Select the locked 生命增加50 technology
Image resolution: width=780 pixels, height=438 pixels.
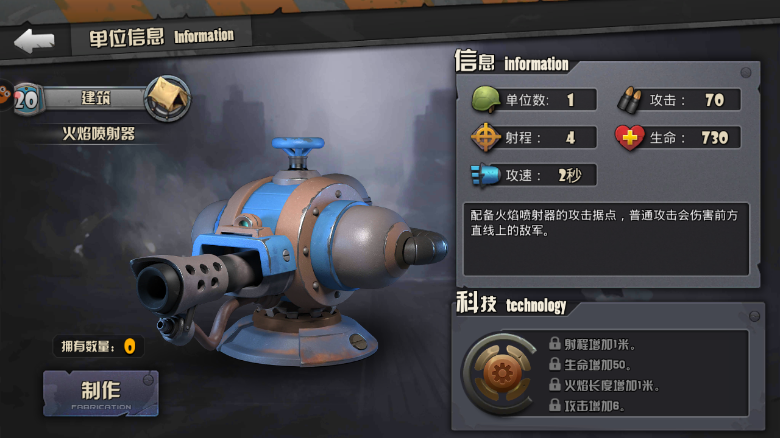595,364
